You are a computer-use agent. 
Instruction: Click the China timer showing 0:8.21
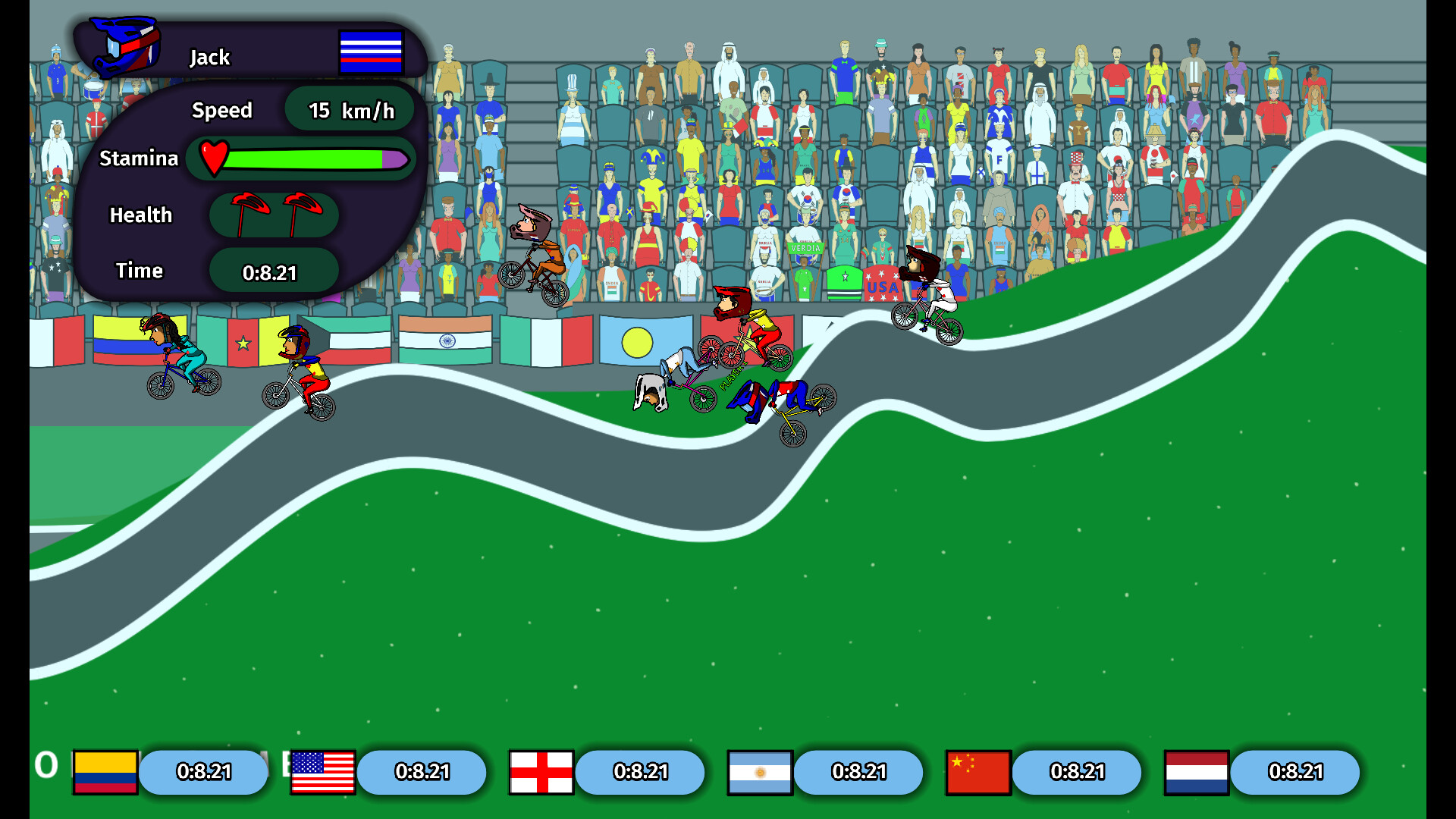pyautogui.click(x=1077, y=772)
